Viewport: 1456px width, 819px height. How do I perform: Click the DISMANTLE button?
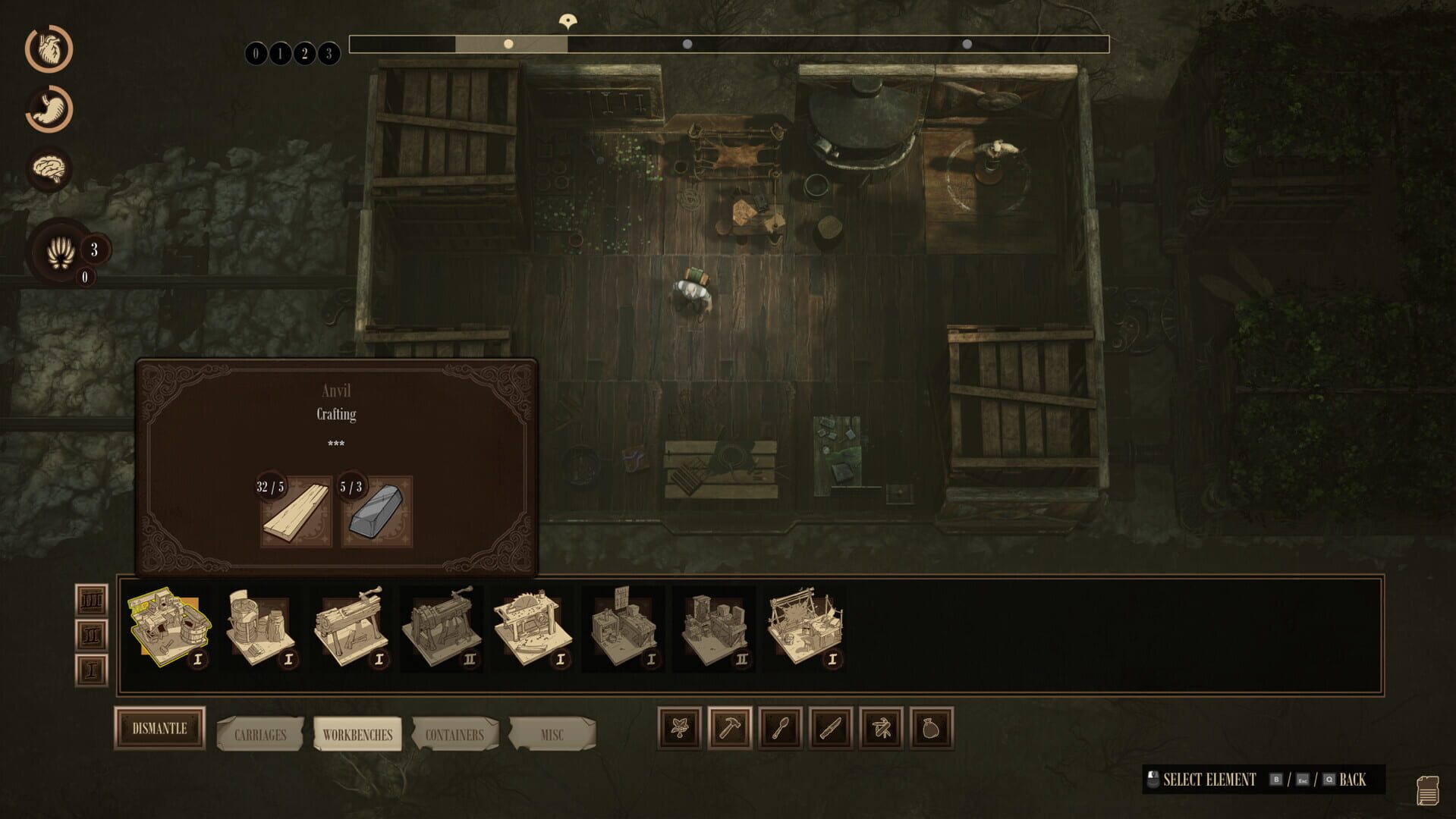pyautogui.click(x=159, y=728)
